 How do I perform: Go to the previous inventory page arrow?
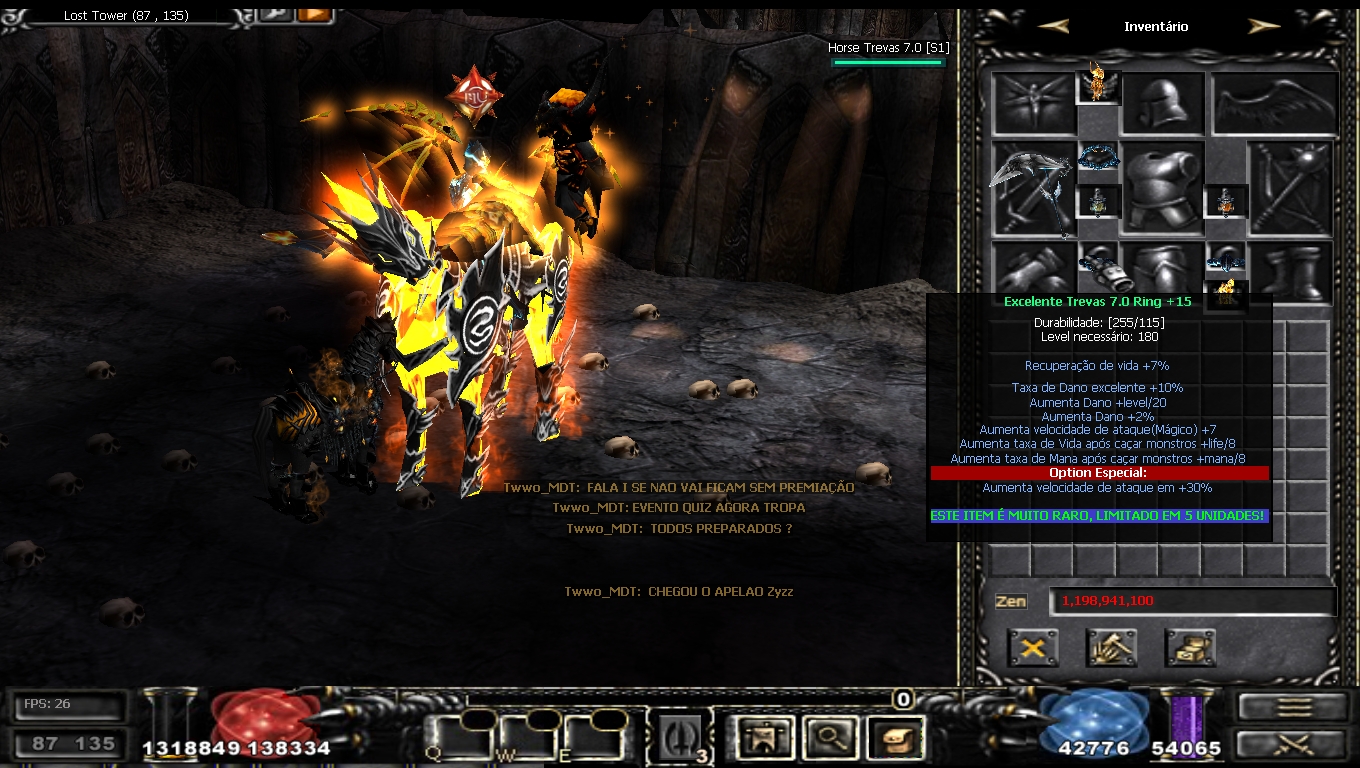click(1053, 27)
